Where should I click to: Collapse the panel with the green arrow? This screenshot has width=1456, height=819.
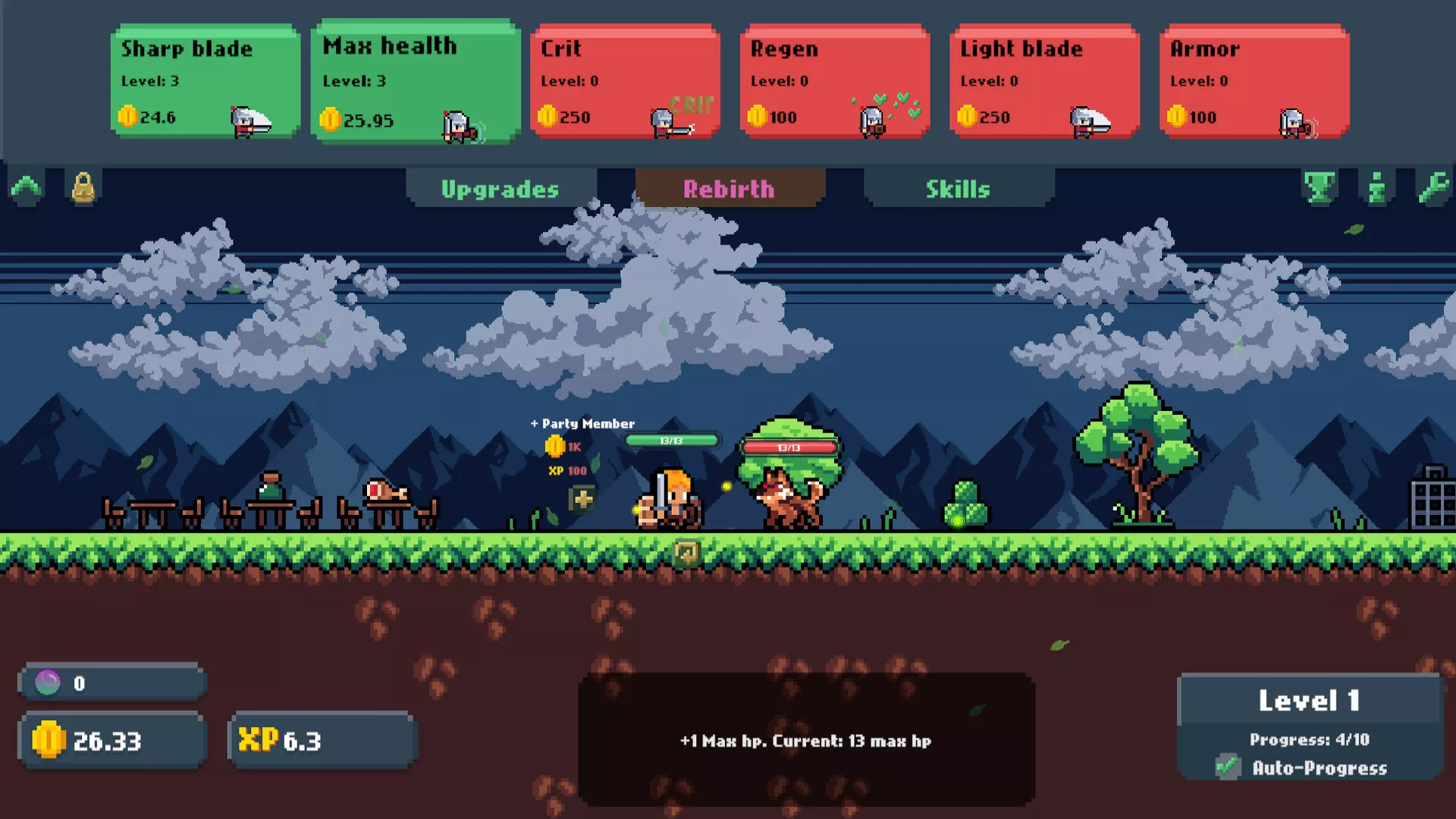pos(27,187)
